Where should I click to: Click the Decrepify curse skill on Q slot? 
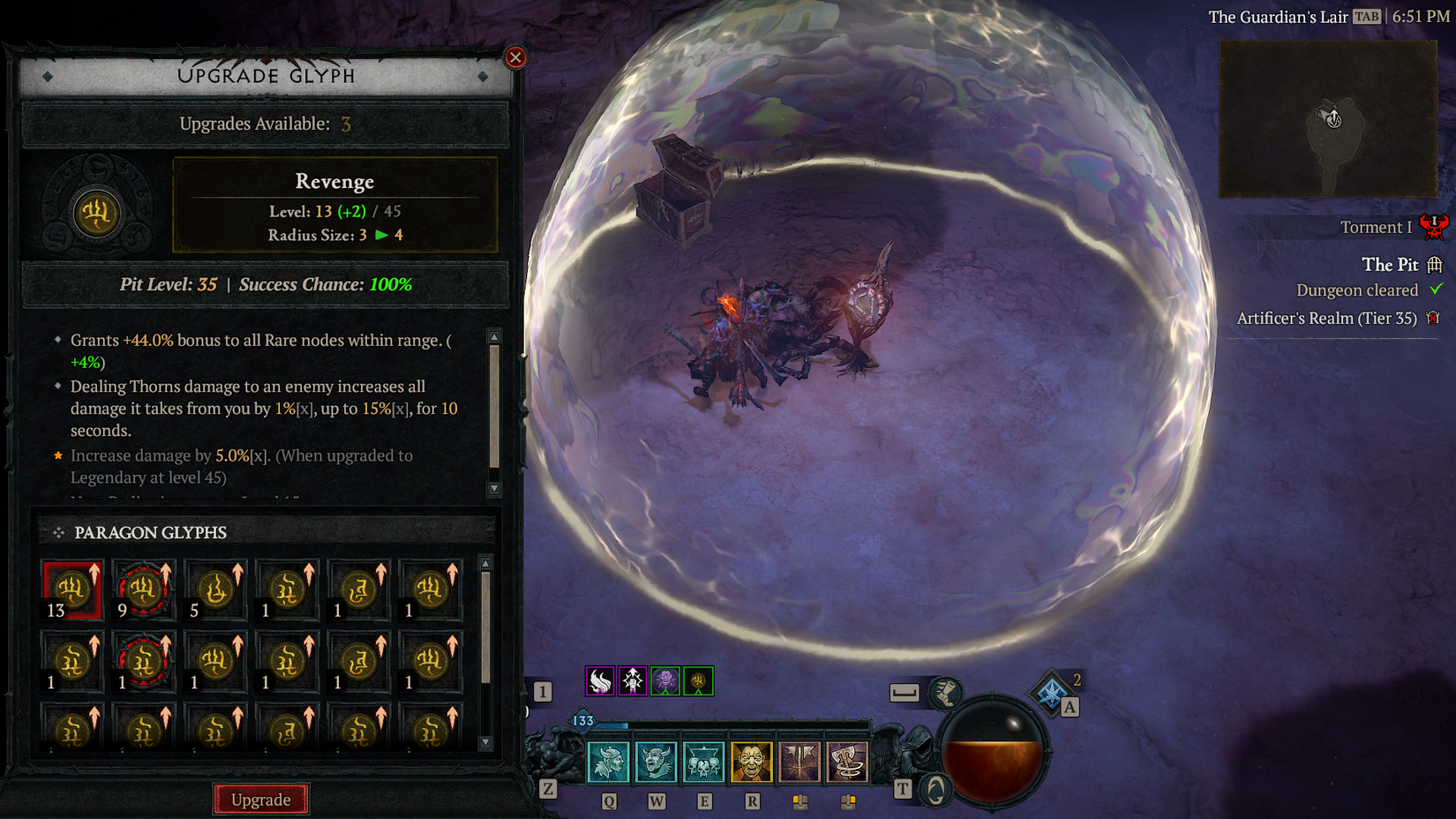608,761
